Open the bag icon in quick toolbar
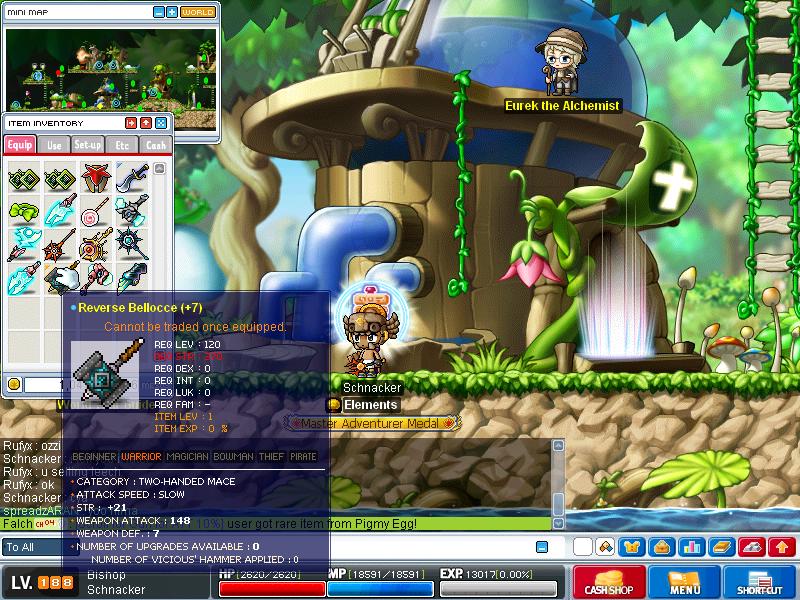This screenshot has height=600, width=800. pos(661,547)
